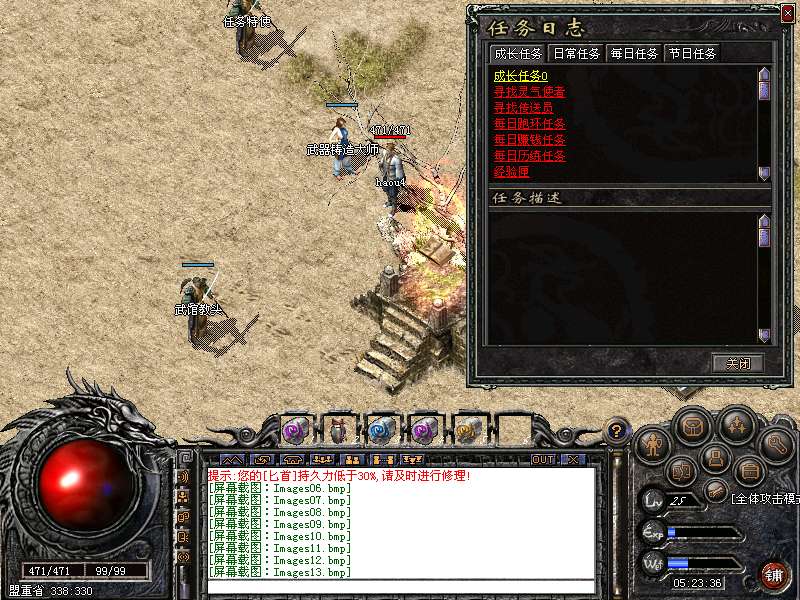
Task: Show the 成长任务 tab
Action: [x=518, y=53]
